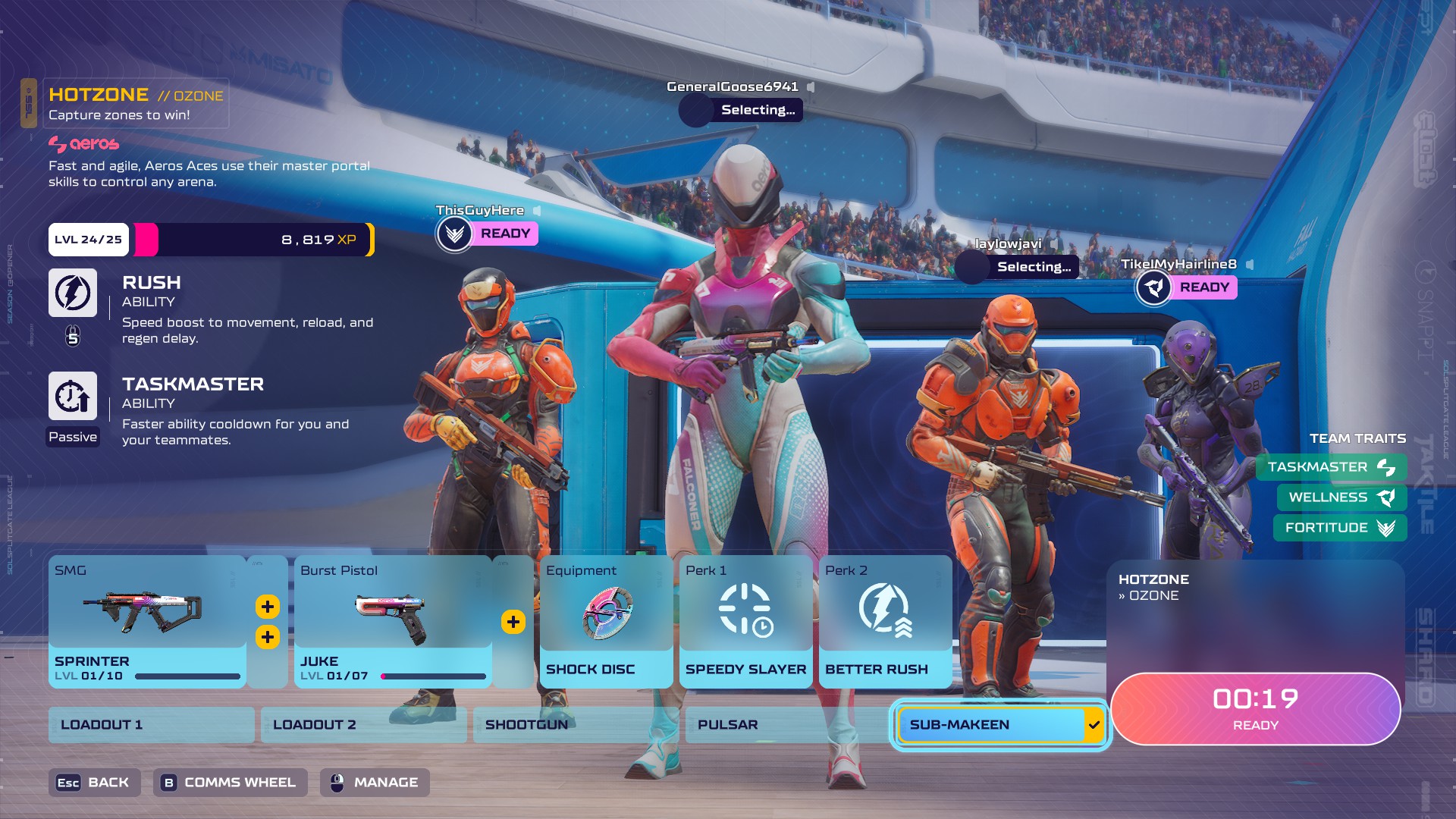Switch to Loadout 2
Viewport: 1456px width, 819px height.
coord(363,725)
